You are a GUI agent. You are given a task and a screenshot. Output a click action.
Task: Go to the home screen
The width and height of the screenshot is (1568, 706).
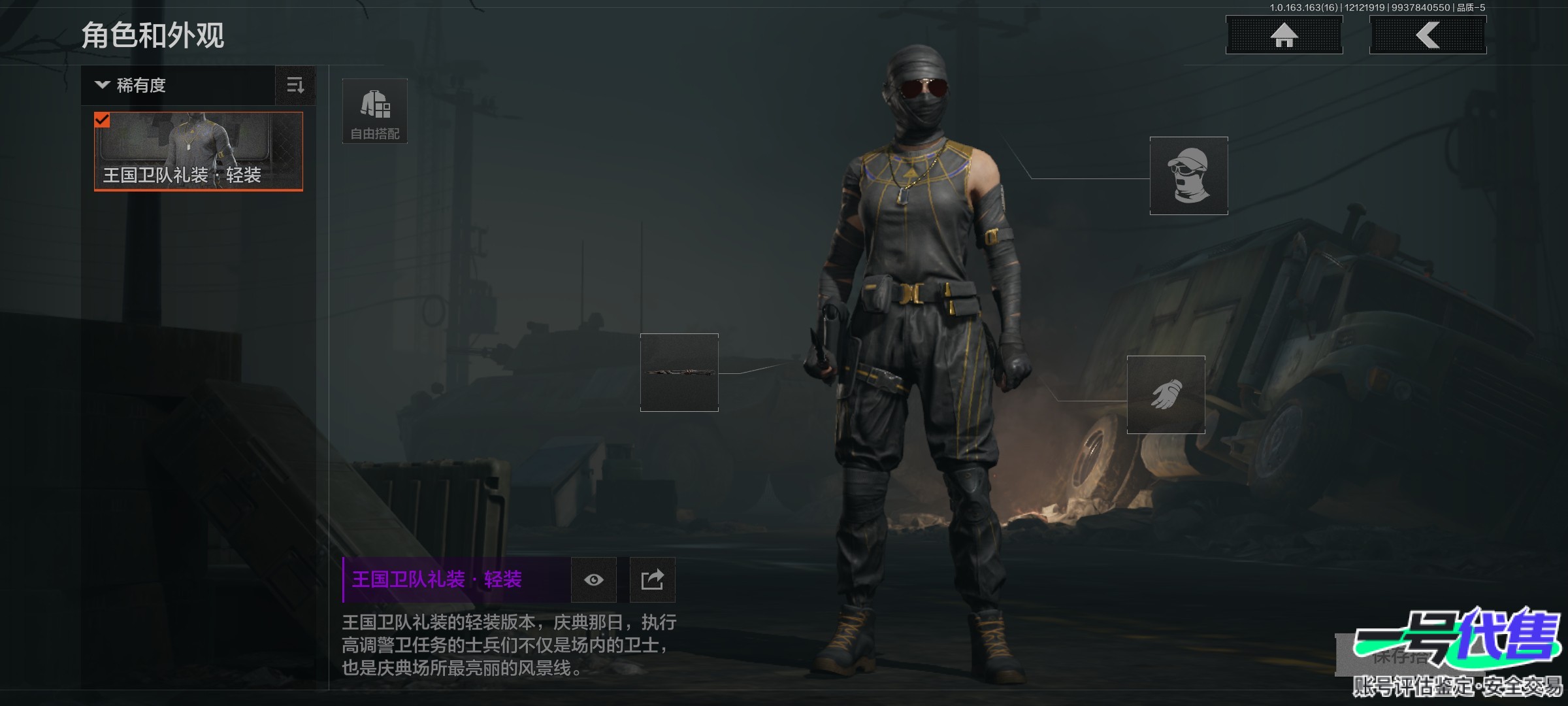pos(1284,35)
